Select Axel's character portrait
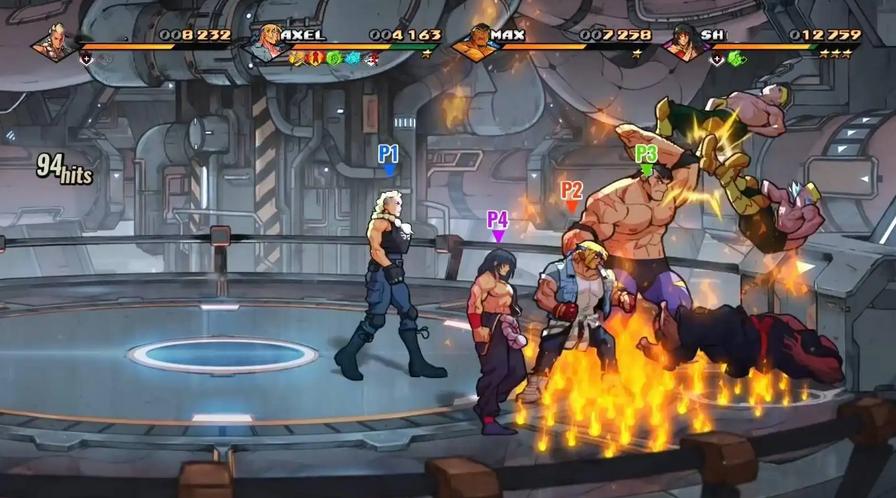Screen dimensions: 896x498 click(x=265, y=42)
